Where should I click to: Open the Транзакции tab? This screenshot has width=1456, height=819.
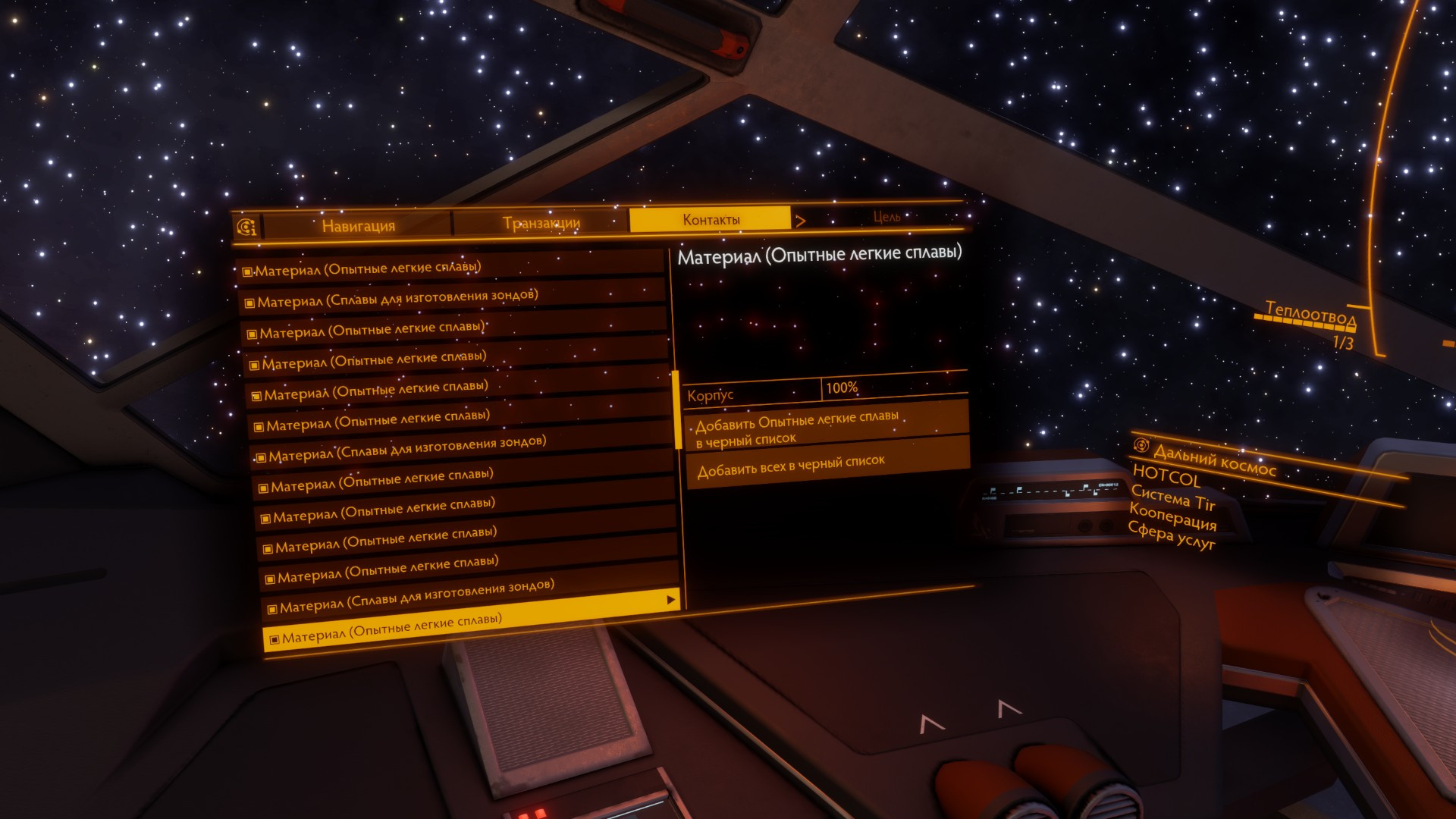(x=541, y=222)
